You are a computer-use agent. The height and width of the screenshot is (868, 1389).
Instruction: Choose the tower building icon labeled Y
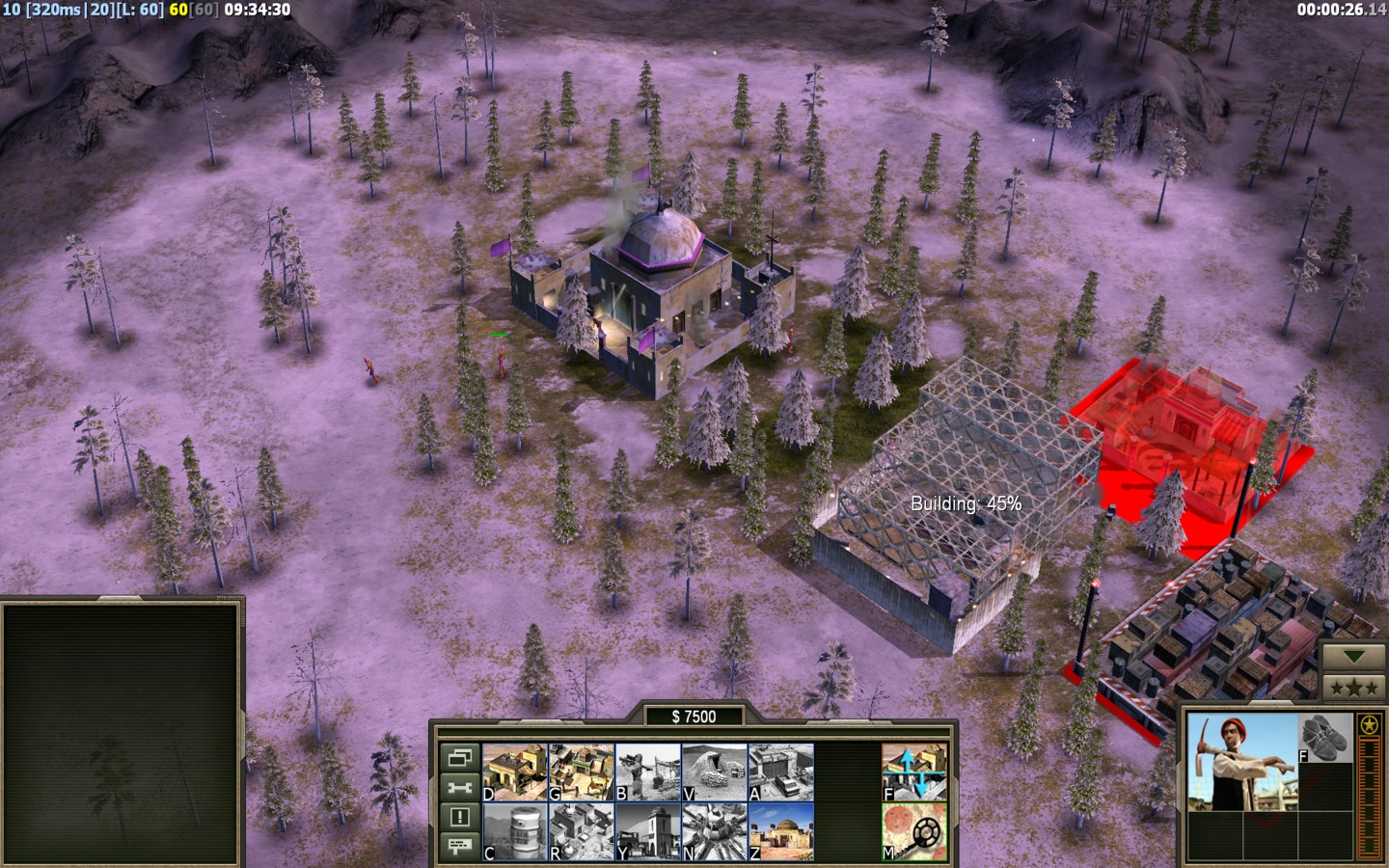click(648, 831)
